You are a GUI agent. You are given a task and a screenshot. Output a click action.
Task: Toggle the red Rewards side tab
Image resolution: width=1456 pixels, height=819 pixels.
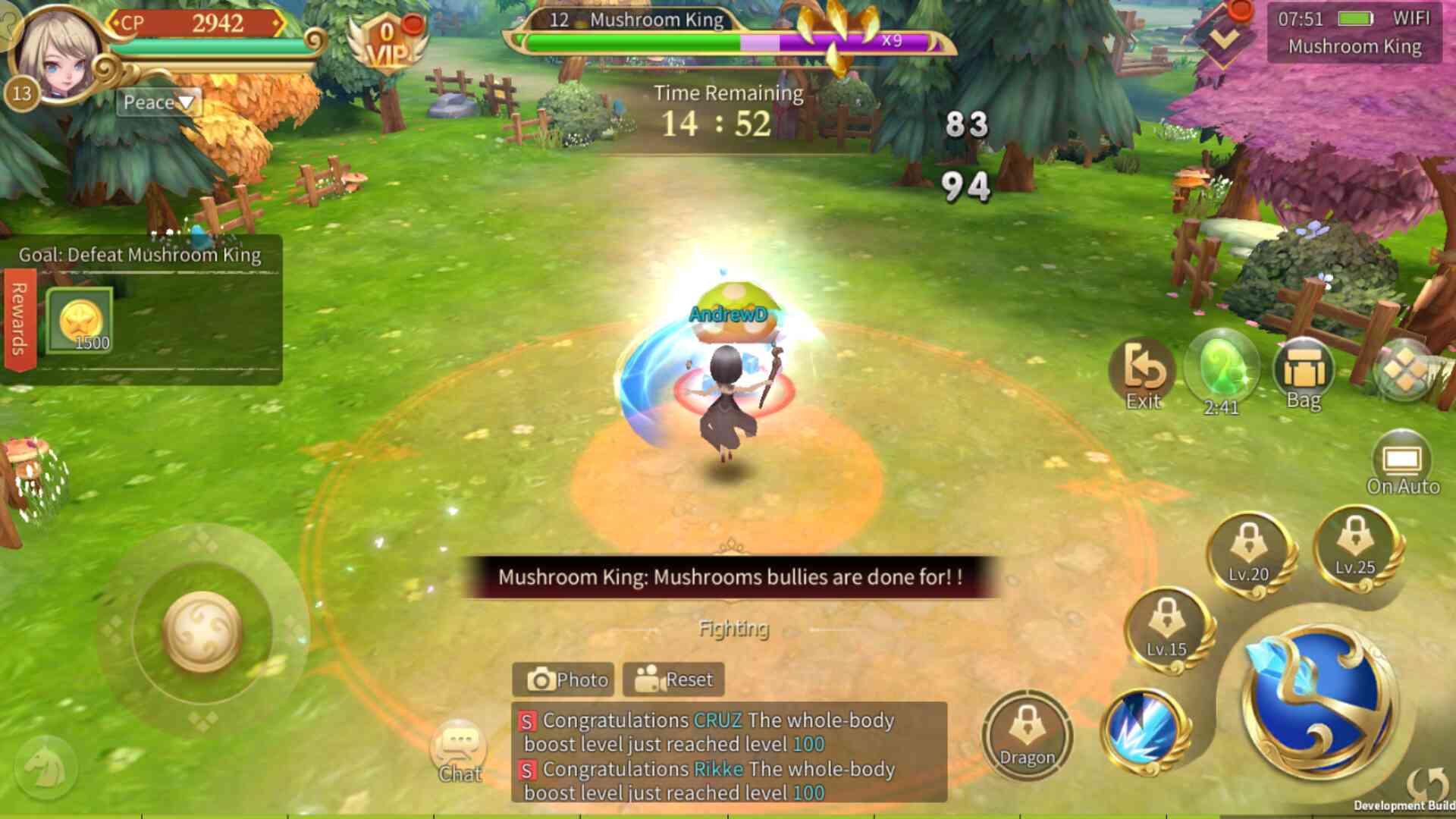point(19,318)
